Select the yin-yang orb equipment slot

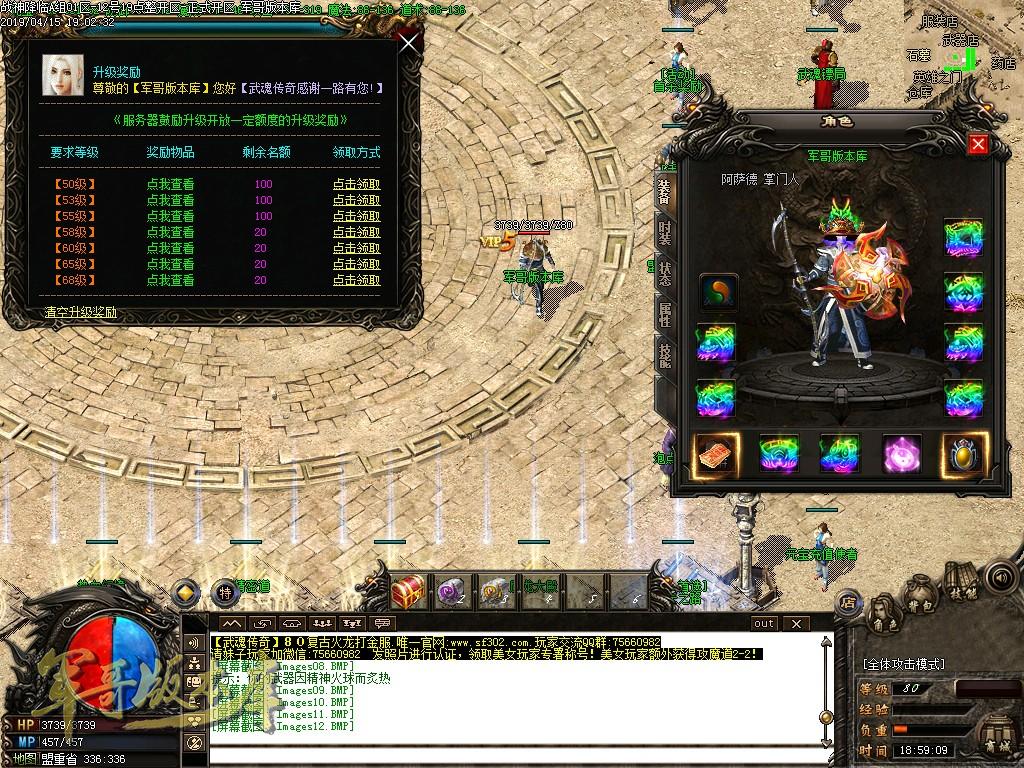[718, 293]
